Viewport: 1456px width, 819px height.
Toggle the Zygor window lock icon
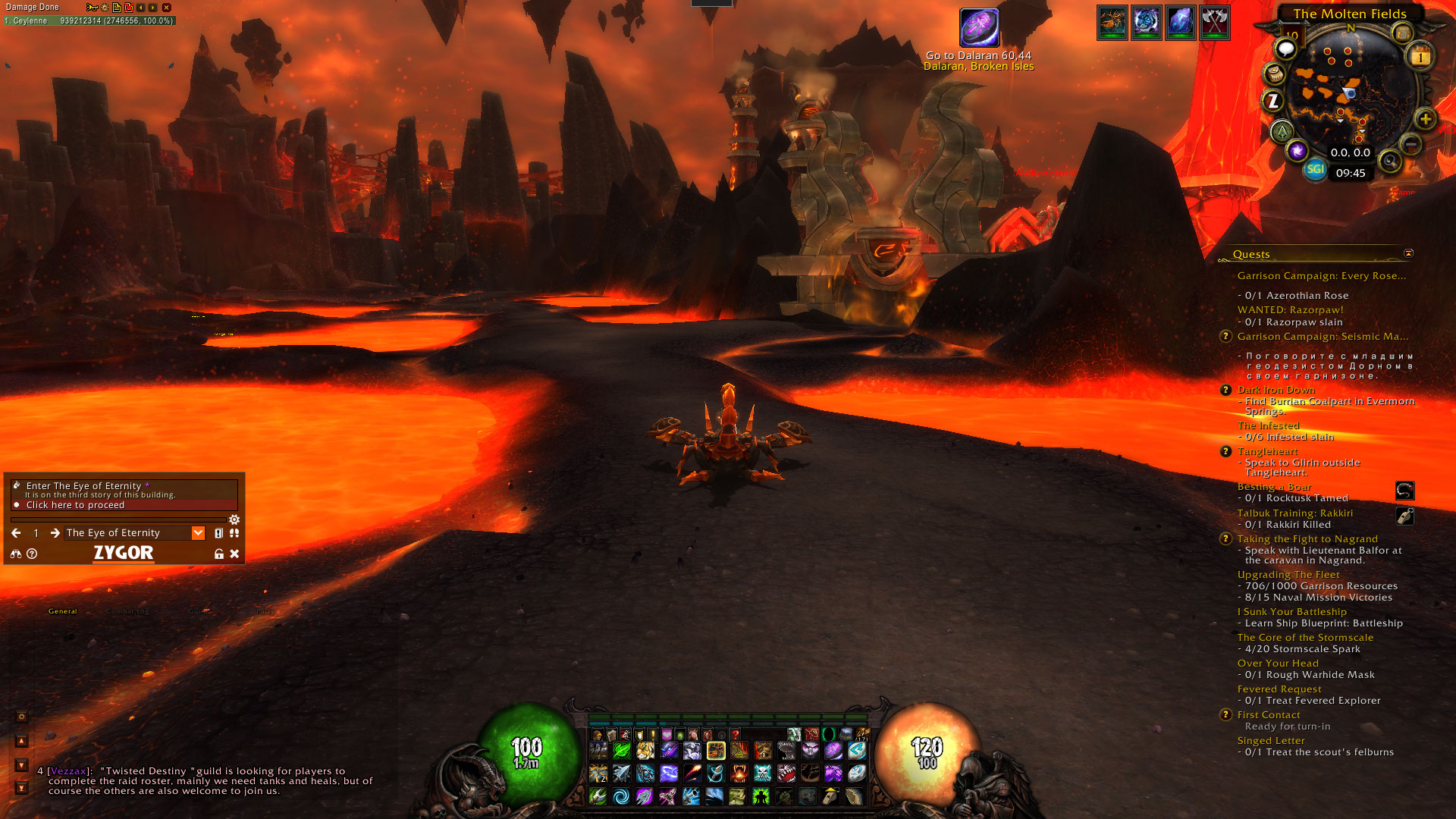click(x=219, y=554)
